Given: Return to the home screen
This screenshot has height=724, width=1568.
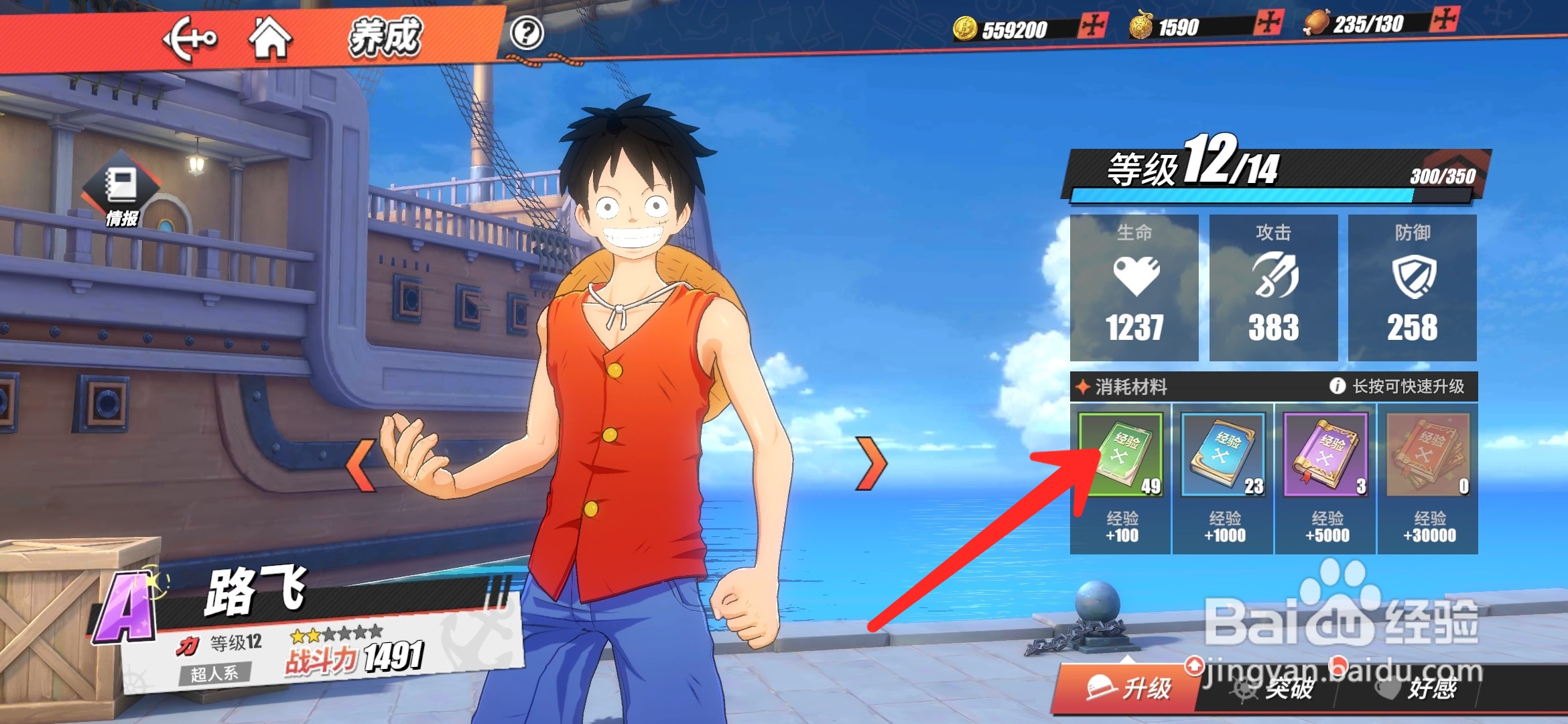Looking at the screenshot, I should (270, 38).
